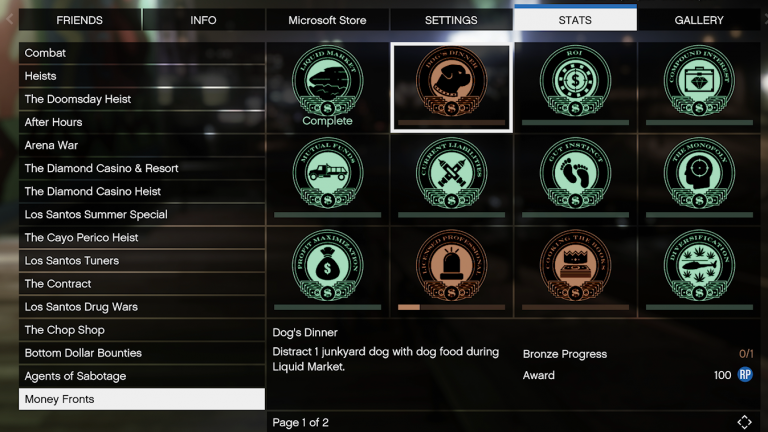Select the Combat stats category
The height and width of the screenshot is (432, 768).
[141, 53]
